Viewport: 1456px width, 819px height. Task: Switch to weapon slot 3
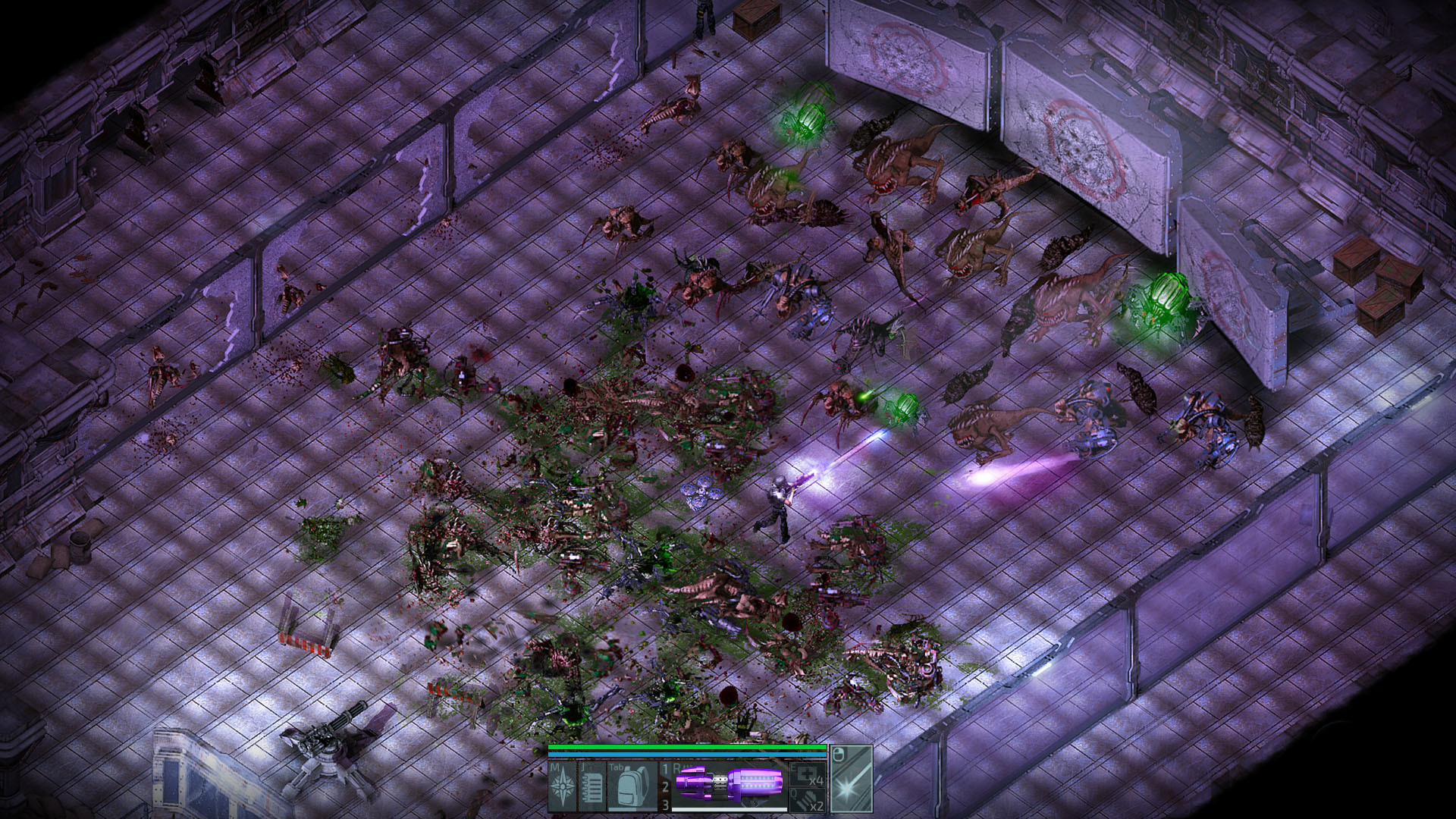(x=664, y=805)
